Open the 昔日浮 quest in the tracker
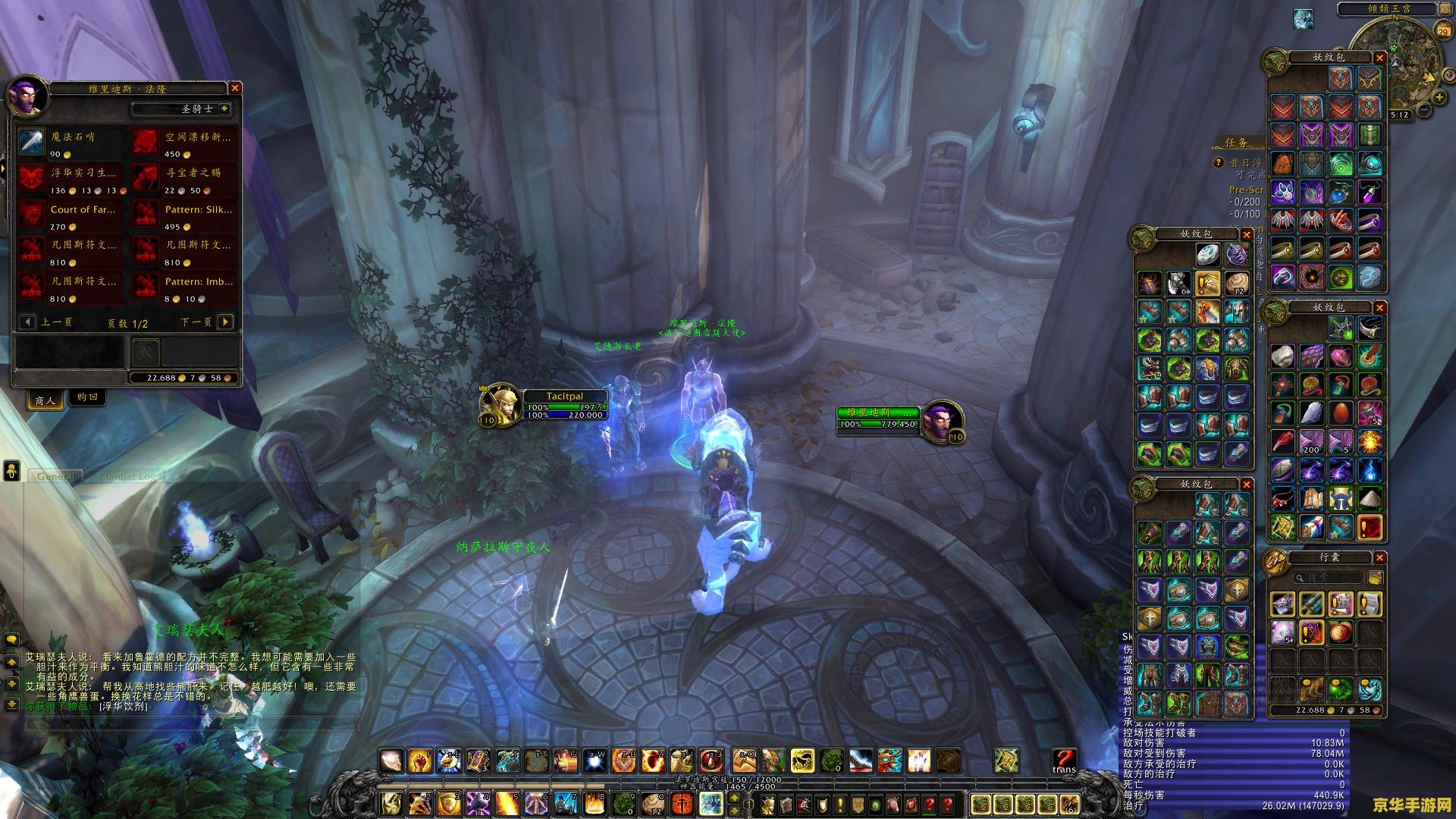The image size is (1456, 819). (x=1244, y=162)
